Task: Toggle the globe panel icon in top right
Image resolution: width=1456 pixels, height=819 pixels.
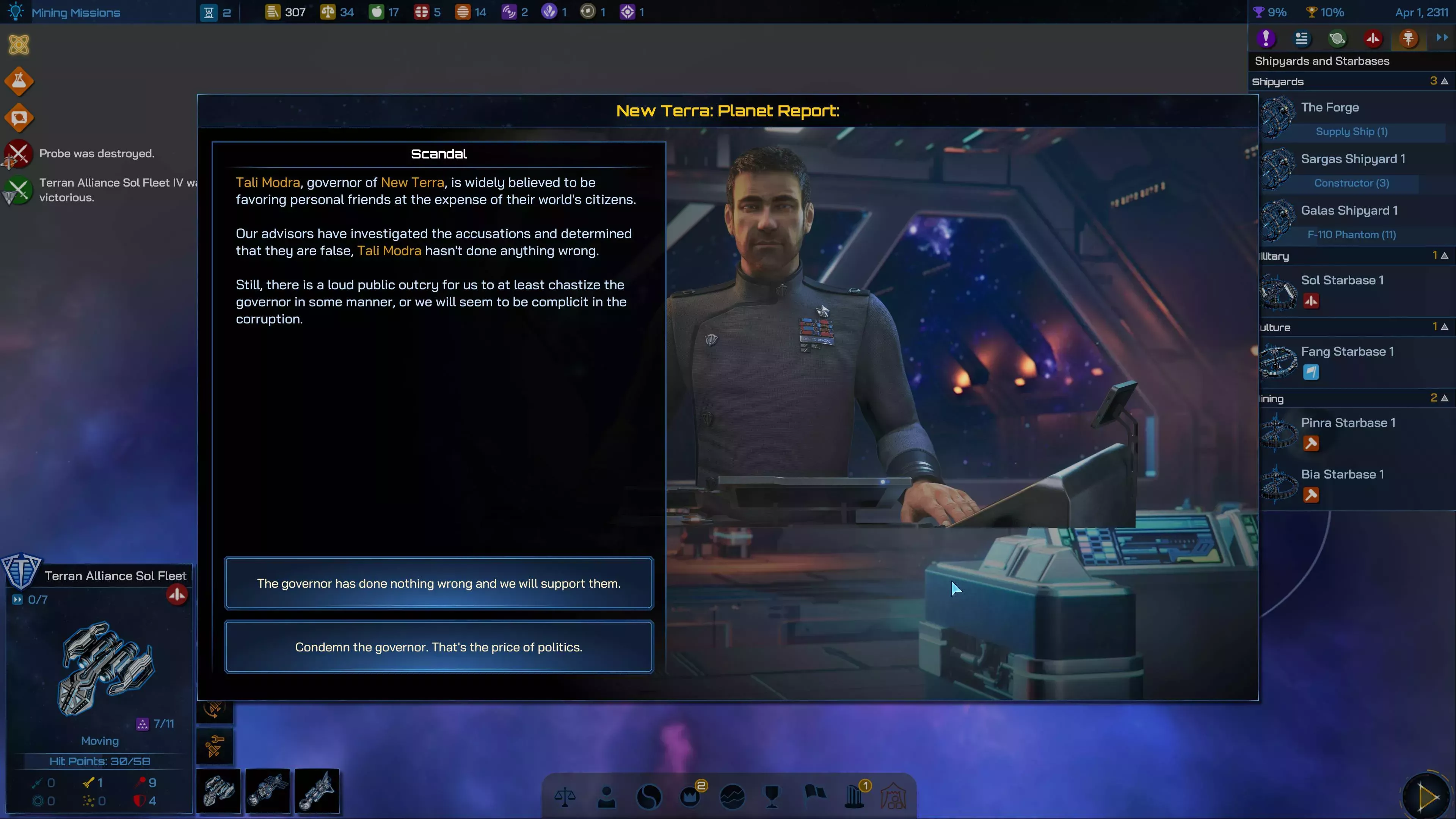Action: tap(1337, 38)
